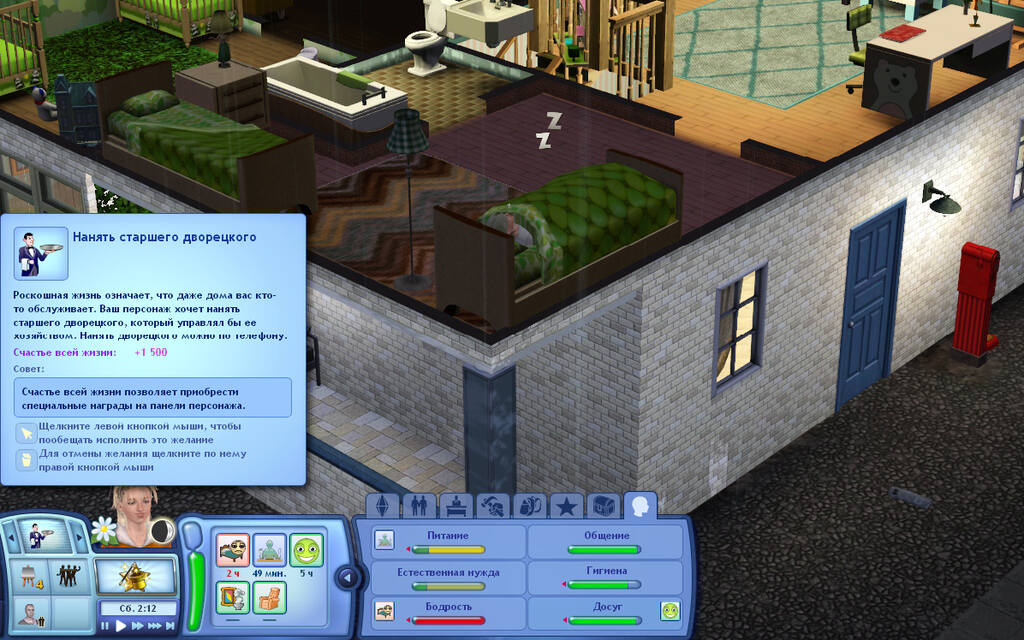Switch to the Relationships tab with two figures
1024x640 pixels.
point(419,506)
